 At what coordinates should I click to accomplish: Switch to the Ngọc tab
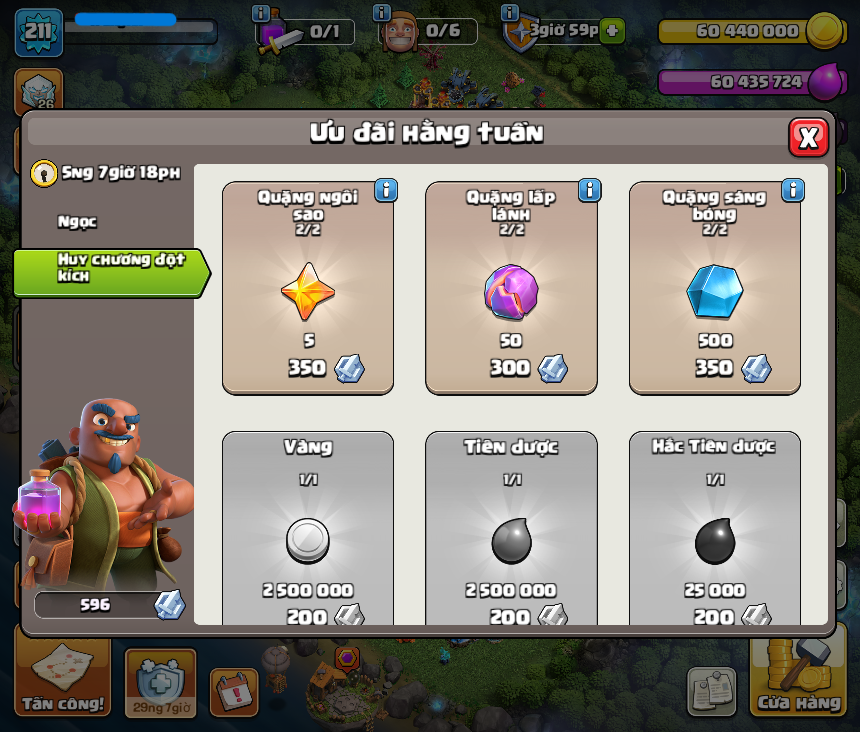[x=78, y=222]
